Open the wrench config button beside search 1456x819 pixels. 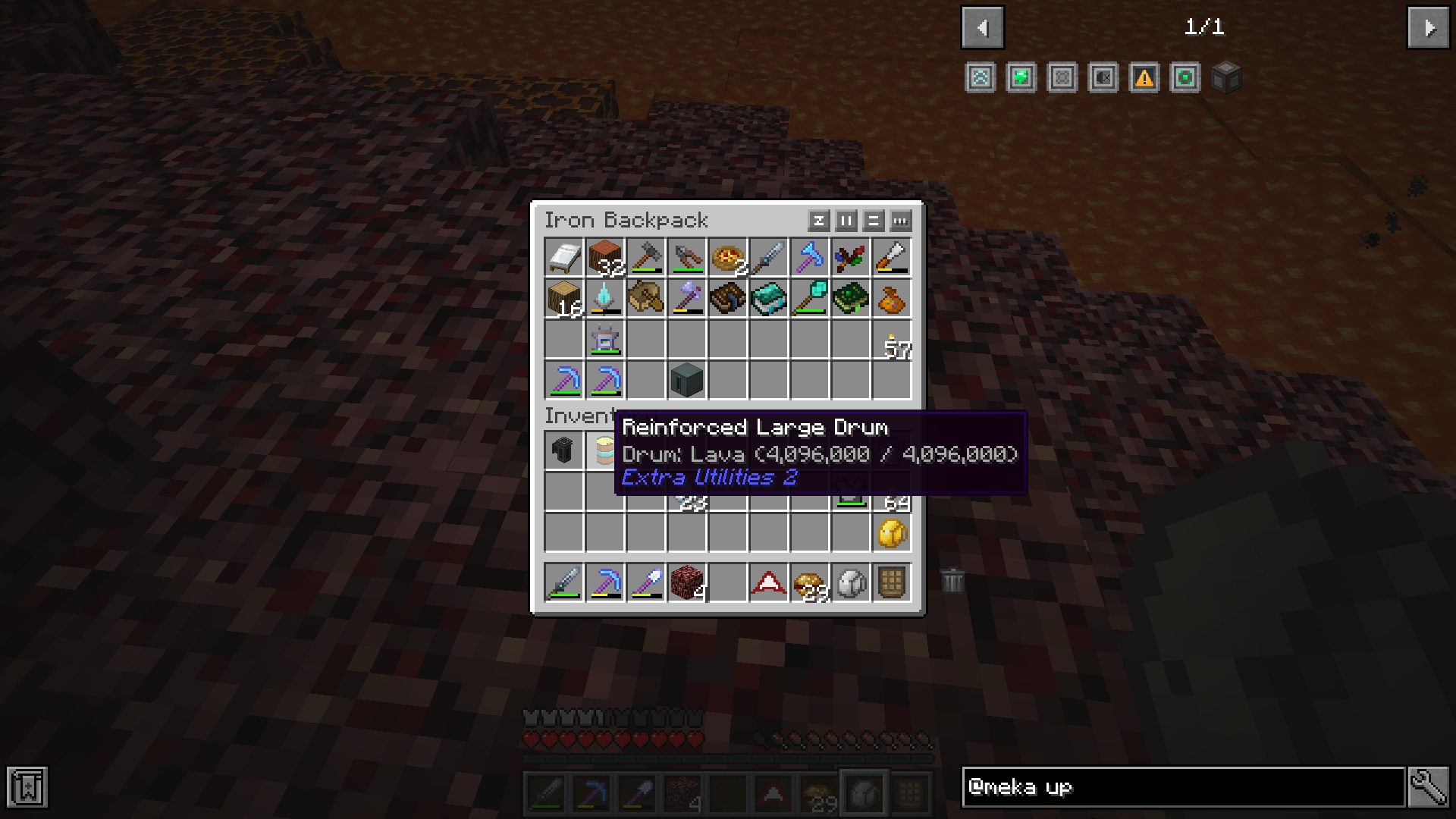[1429, 787]
